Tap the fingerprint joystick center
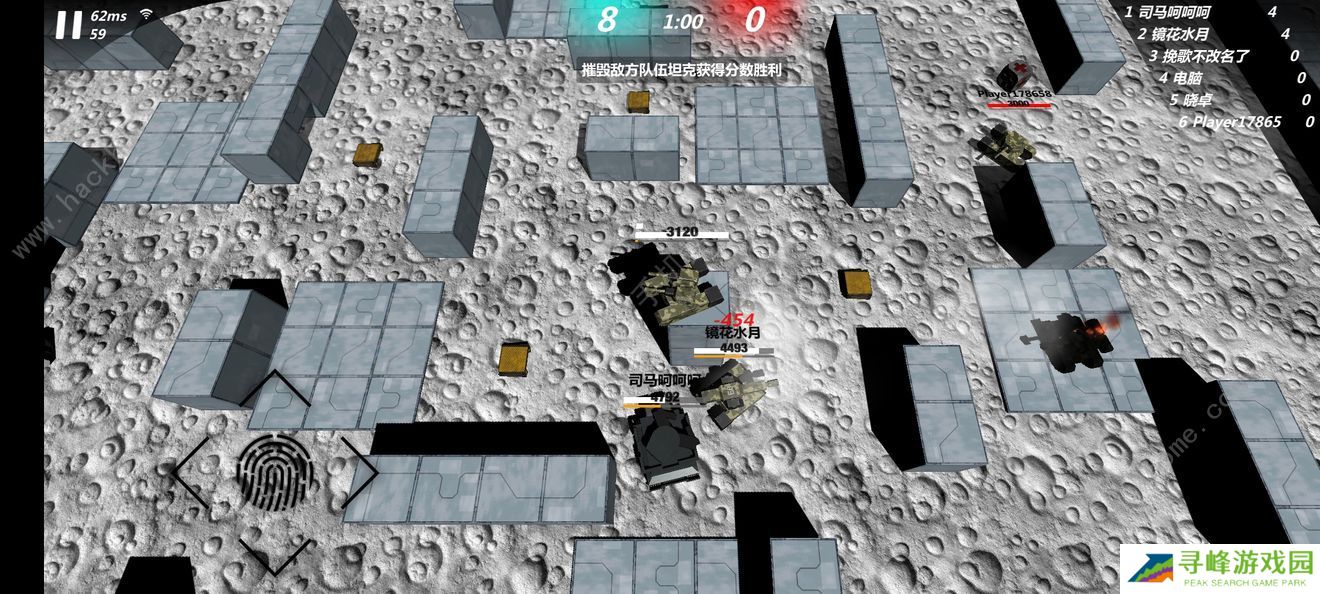Screen dimensions: 1320x594 click(x=275, y=471)
